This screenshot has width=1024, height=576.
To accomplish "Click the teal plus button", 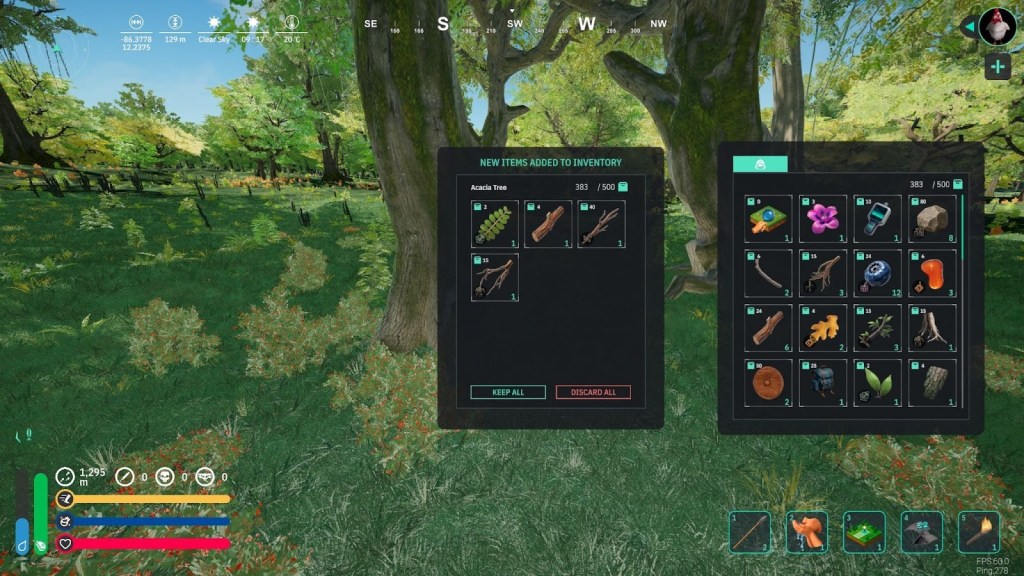I will click(x=997, y=67).
